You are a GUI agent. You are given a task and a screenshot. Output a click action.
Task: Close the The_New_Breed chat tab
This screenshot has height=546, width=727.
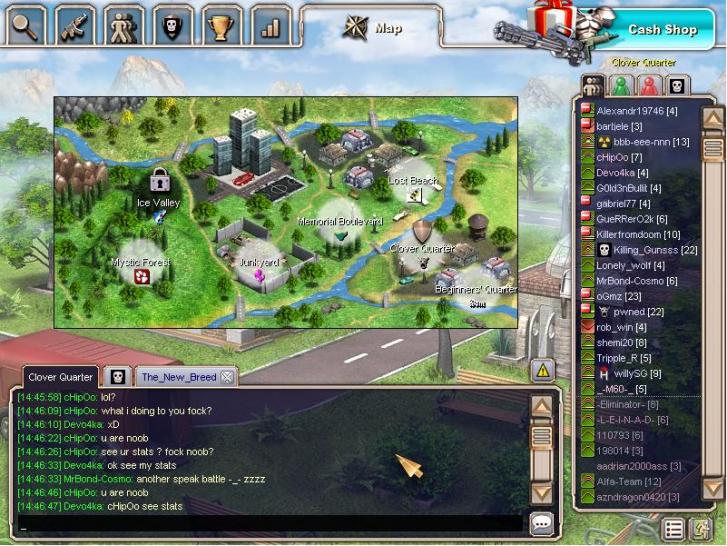click(x=227, y=377)
